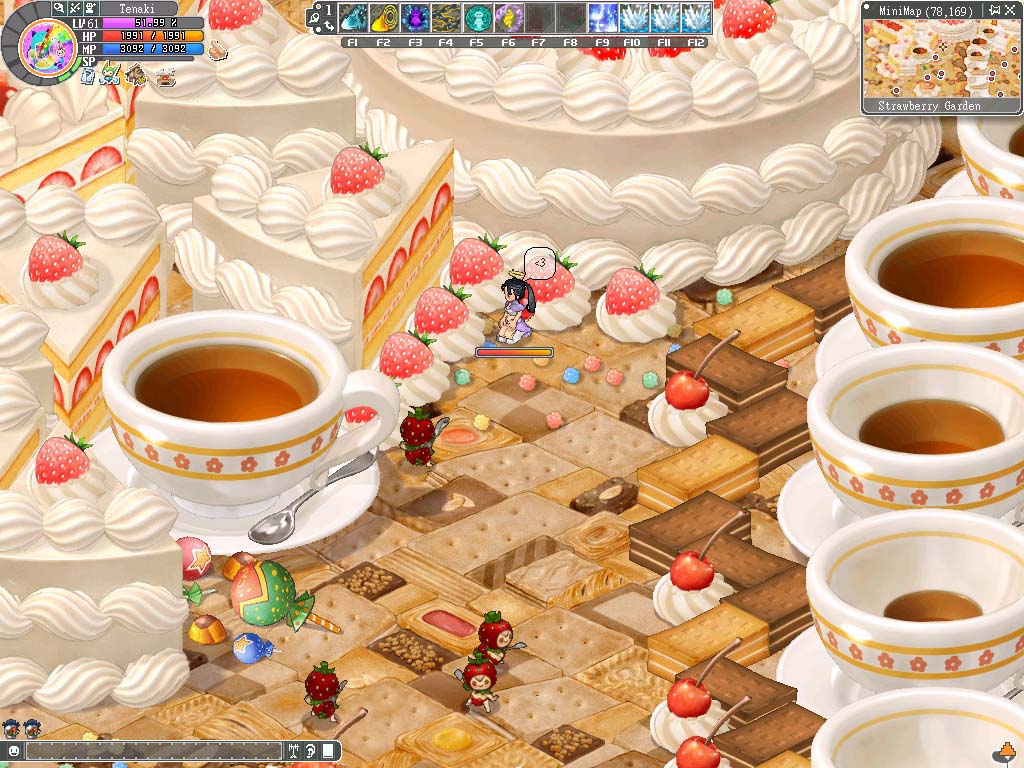Open the emoticon smiley button
1024x768 pixels.
(x=14, y=750)
